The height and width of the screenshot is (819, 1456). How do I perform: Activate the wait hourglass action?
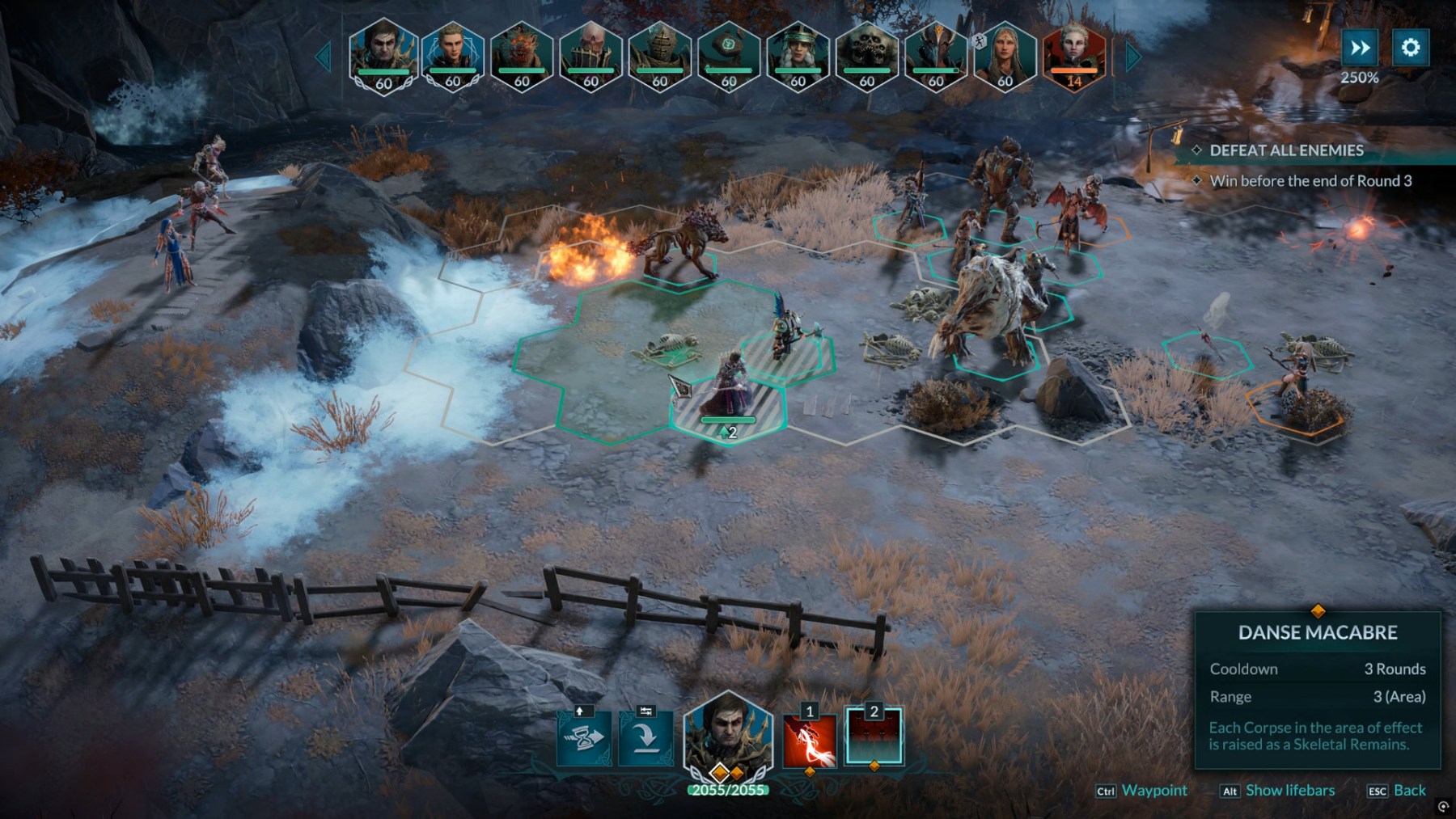point(585,737)
